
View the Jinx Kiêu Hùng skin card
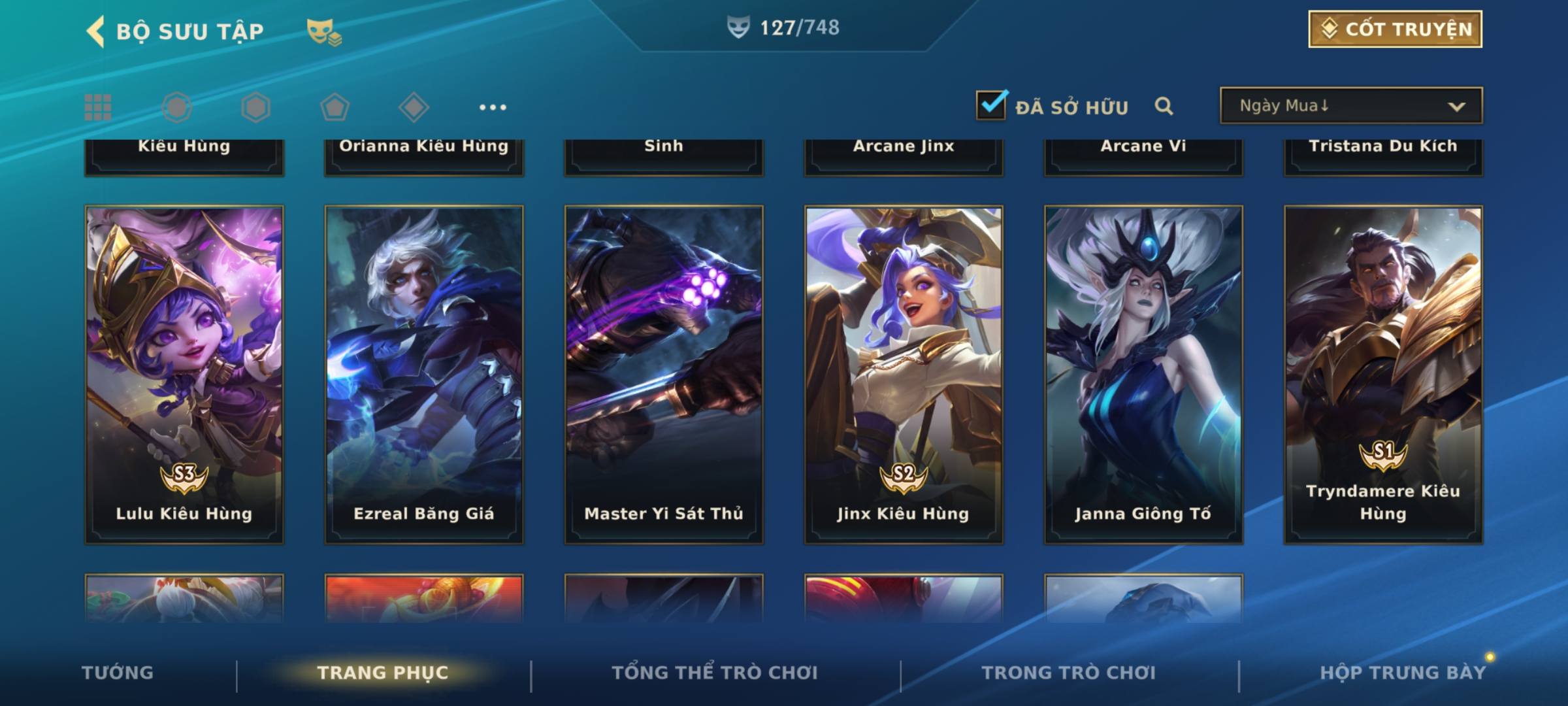[904, 374]
